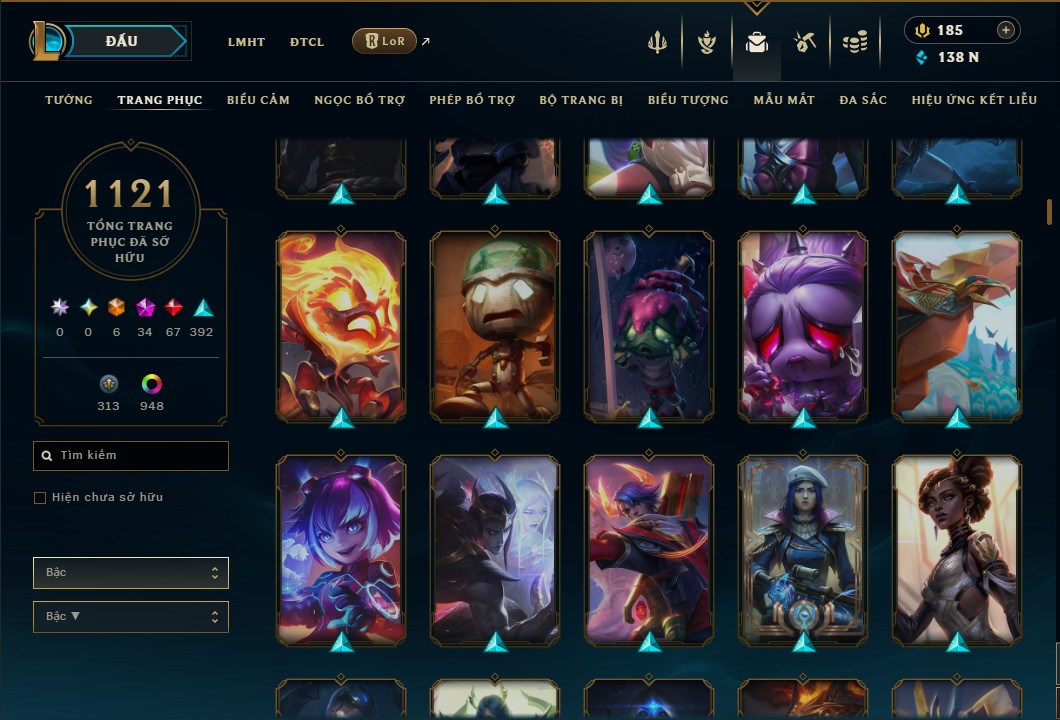This screenshot has height=720, width=1060.
Task: Open the LoR external link
Action: tap(385, 41)
